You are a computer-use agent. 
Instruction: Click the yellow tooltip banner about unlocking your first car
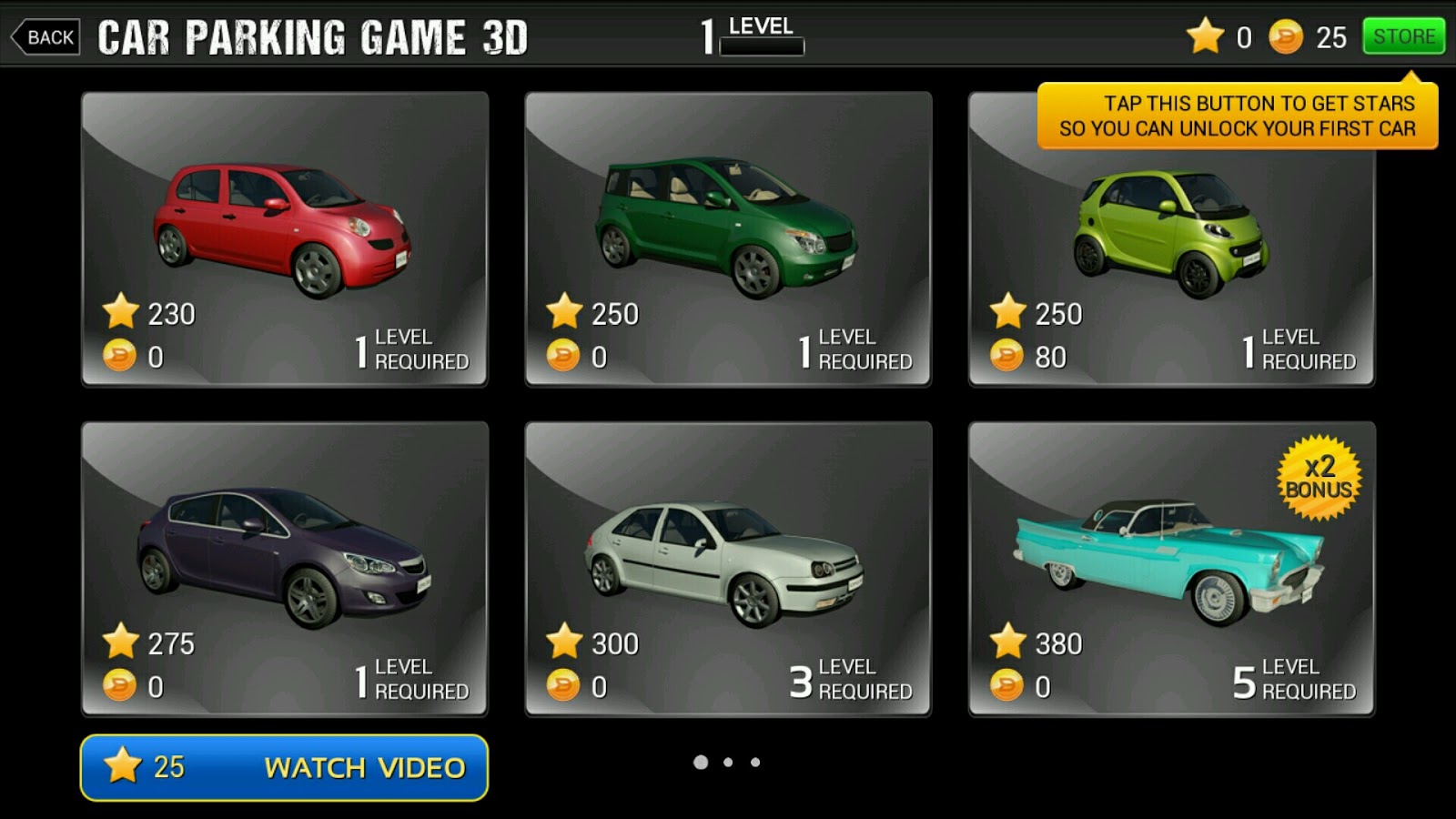tap(1238, 116)
